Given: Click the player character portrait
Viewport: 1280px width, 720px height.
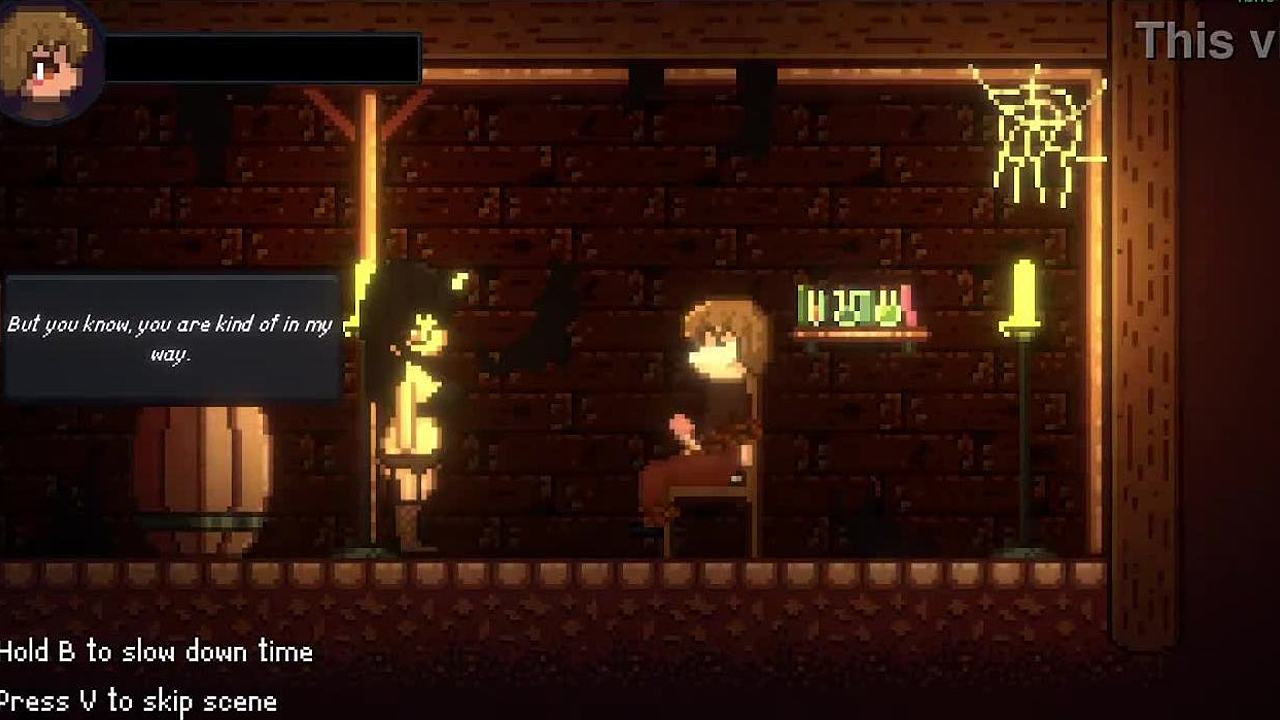Looking at the screenshot, I should click(x=48, y=58).
